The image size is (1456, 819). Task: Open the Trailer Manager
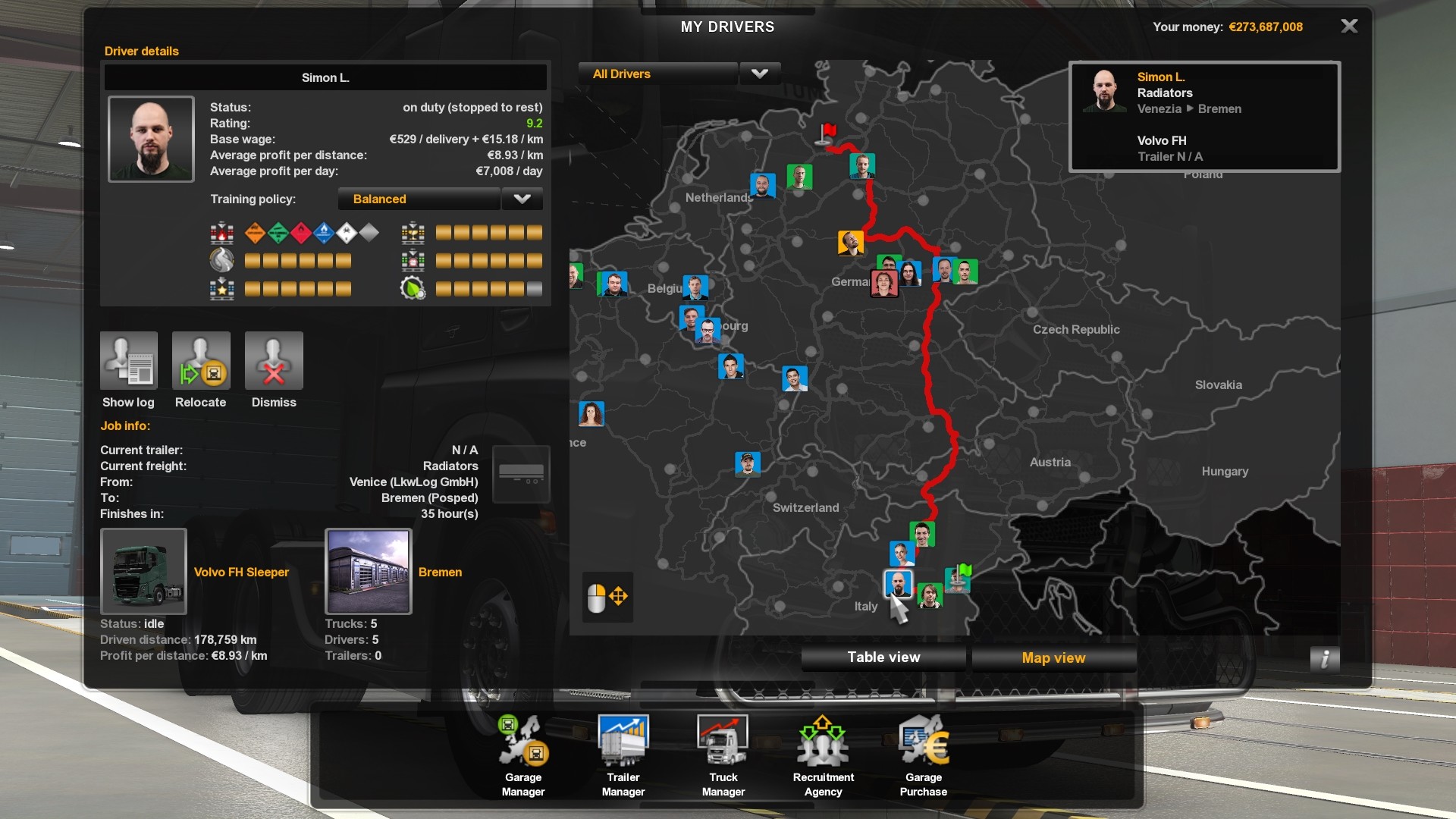[x=623, y=755]
